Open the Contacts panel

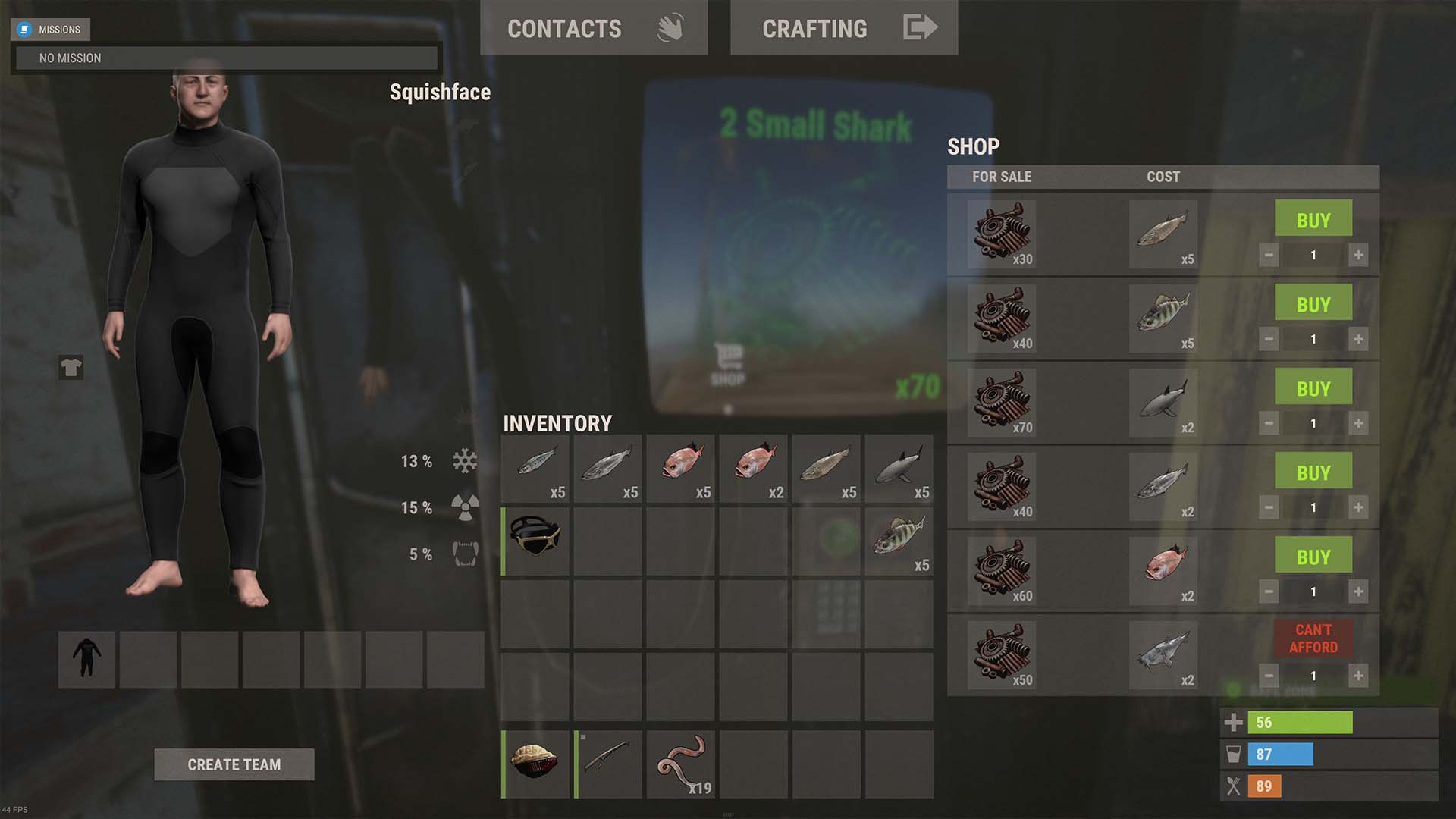(593, 28)
